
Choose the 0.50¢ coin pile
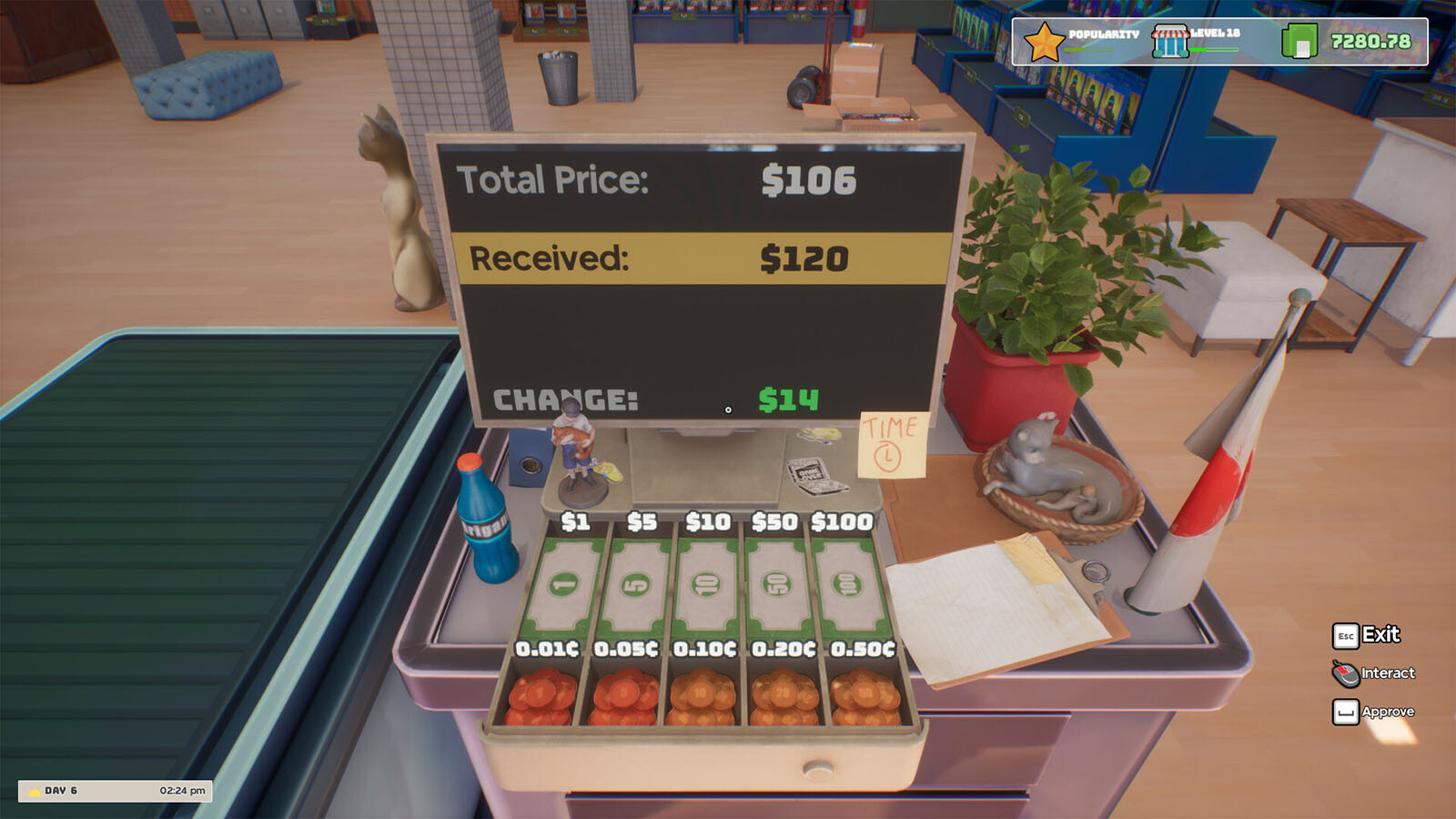864,698
